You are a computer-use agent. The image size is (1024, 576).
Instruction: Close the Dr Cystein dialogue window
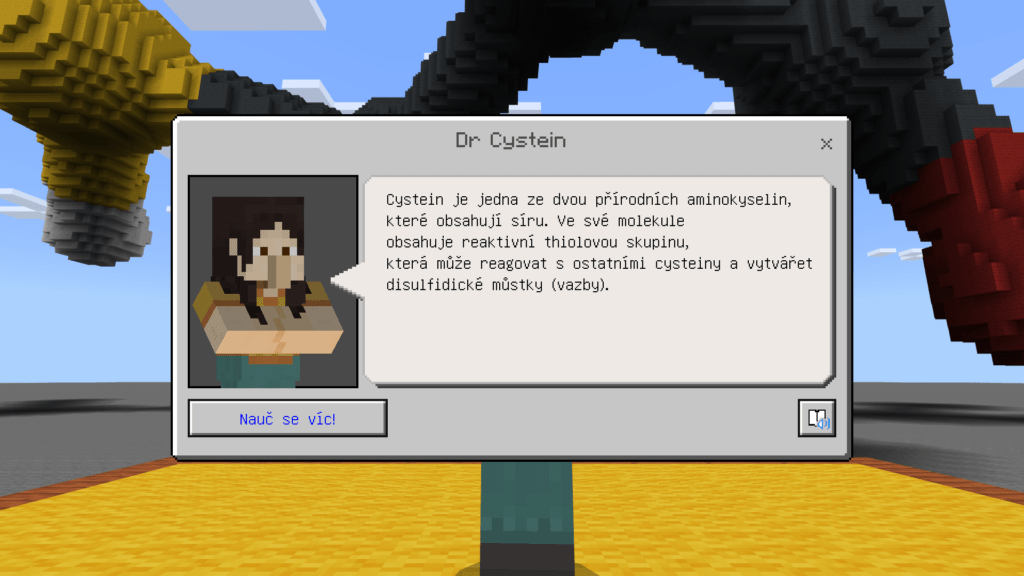coord(826,144)
